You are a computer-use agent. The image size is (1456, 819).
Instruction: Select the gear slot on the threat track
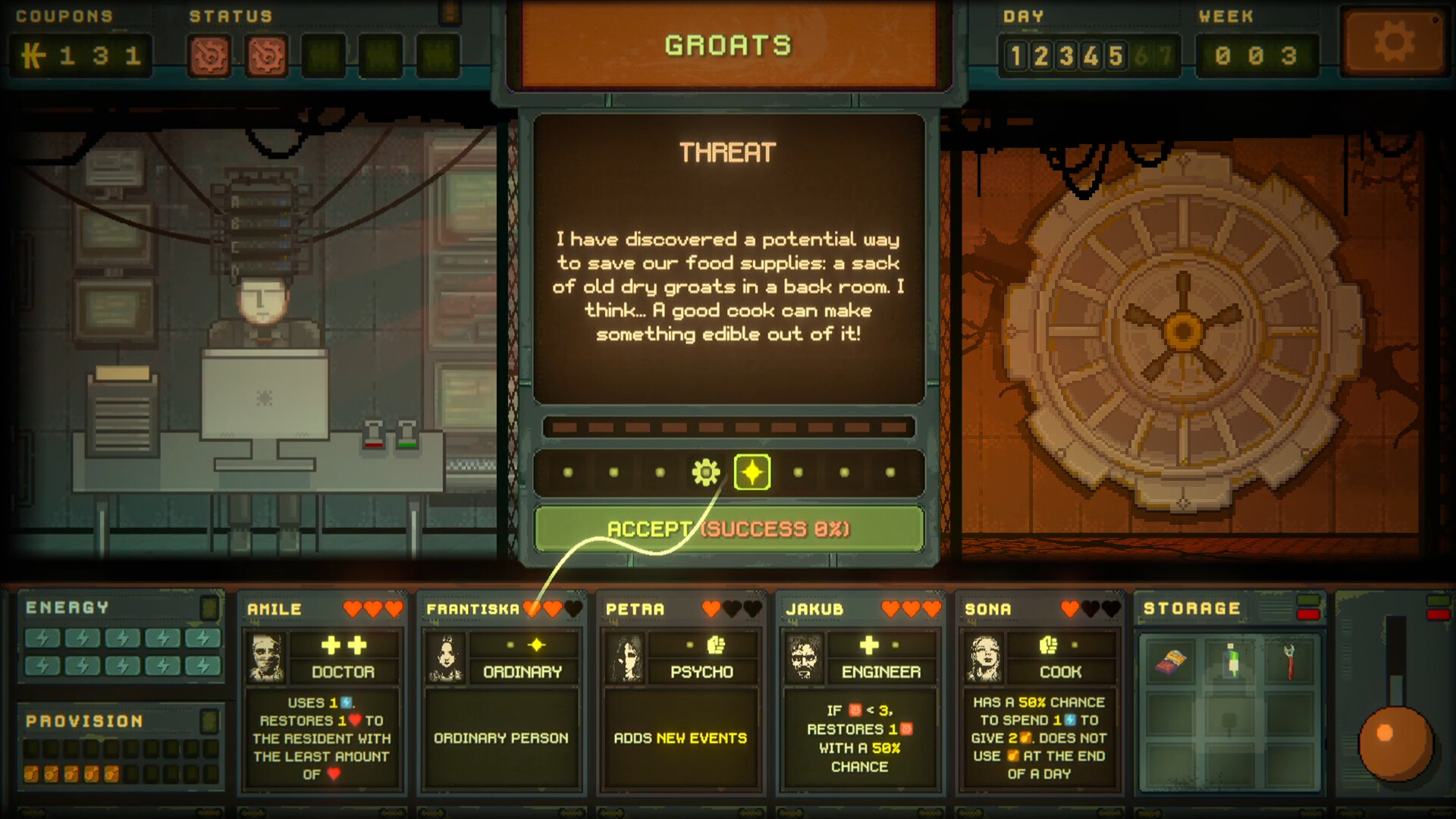click(706, 472)
